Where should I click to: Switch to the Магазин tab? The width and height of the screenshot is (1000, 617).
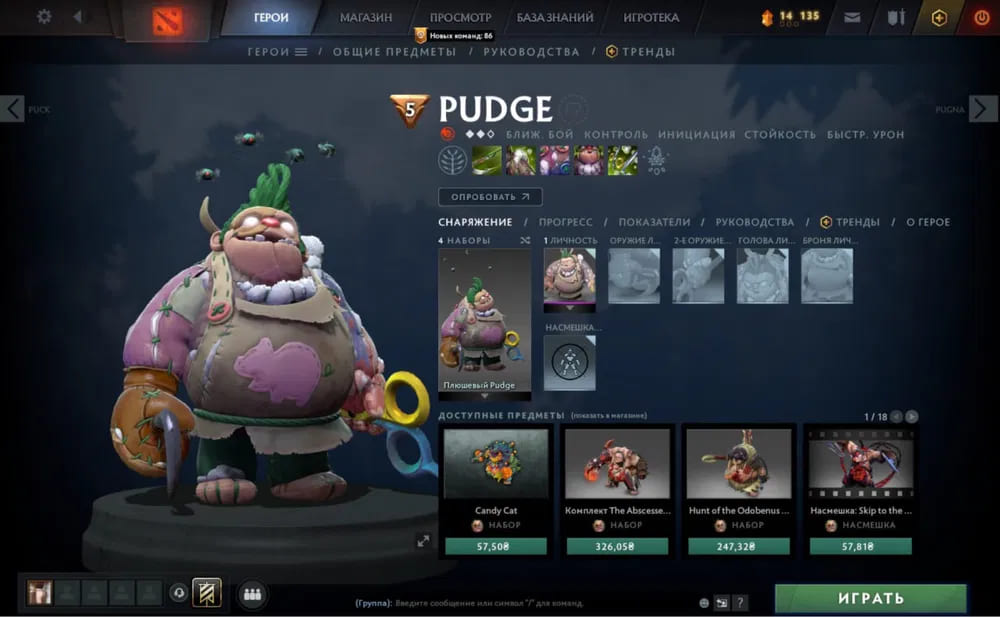coord(366,17)
